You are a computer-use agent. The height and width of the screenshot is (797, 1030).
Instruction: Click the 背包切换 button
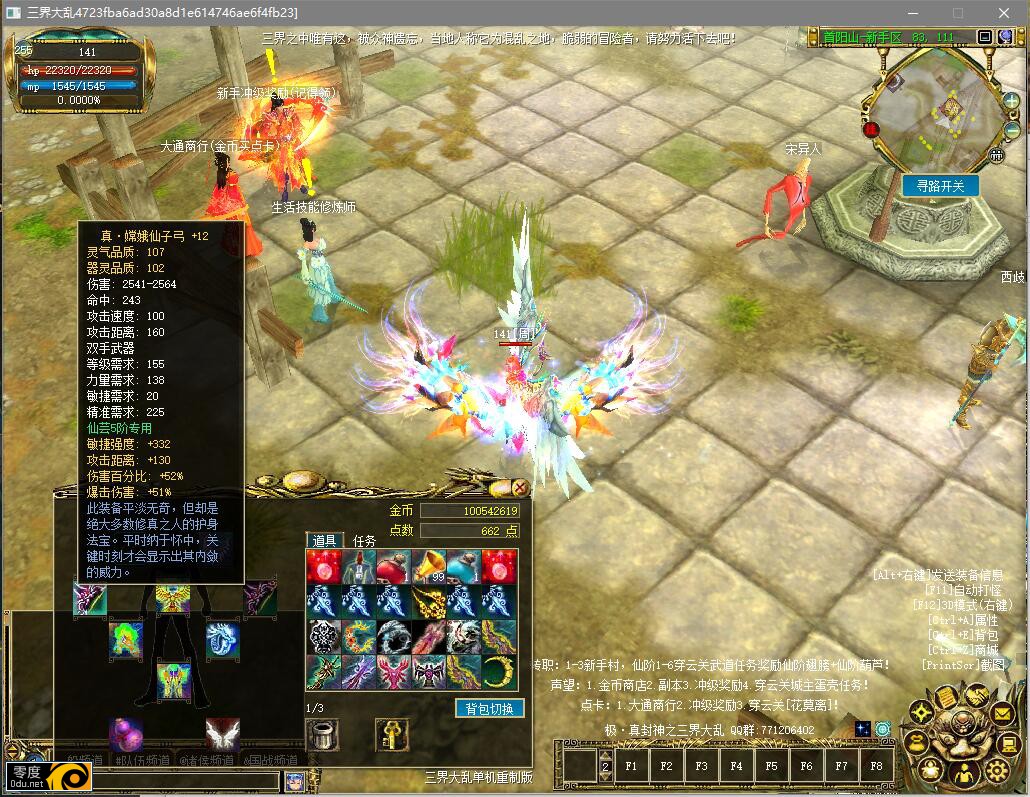click(x=489, y=708)
